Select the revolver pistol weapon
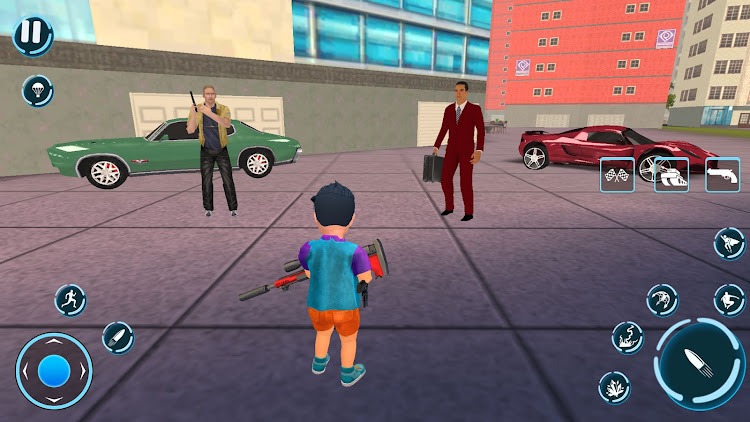The height and width of the screenshot is (422, 750). point(722,175)
